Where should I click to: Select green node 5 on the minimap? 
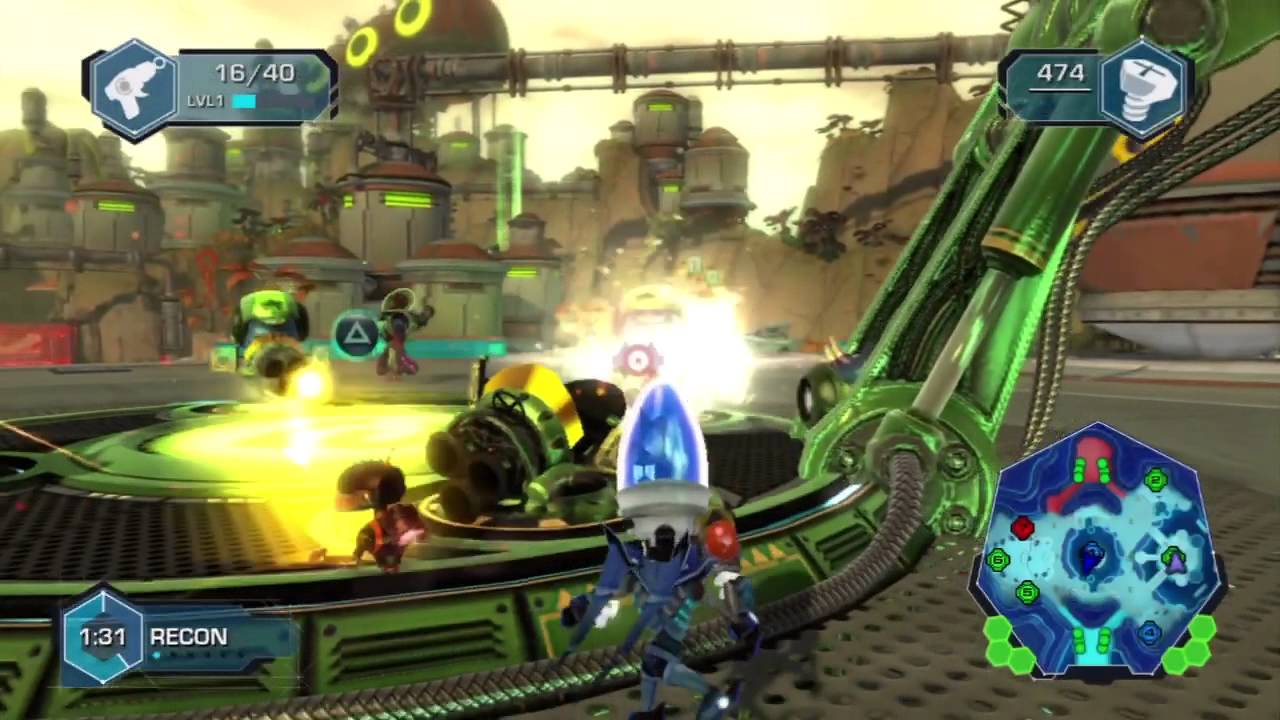[1027, 593]
